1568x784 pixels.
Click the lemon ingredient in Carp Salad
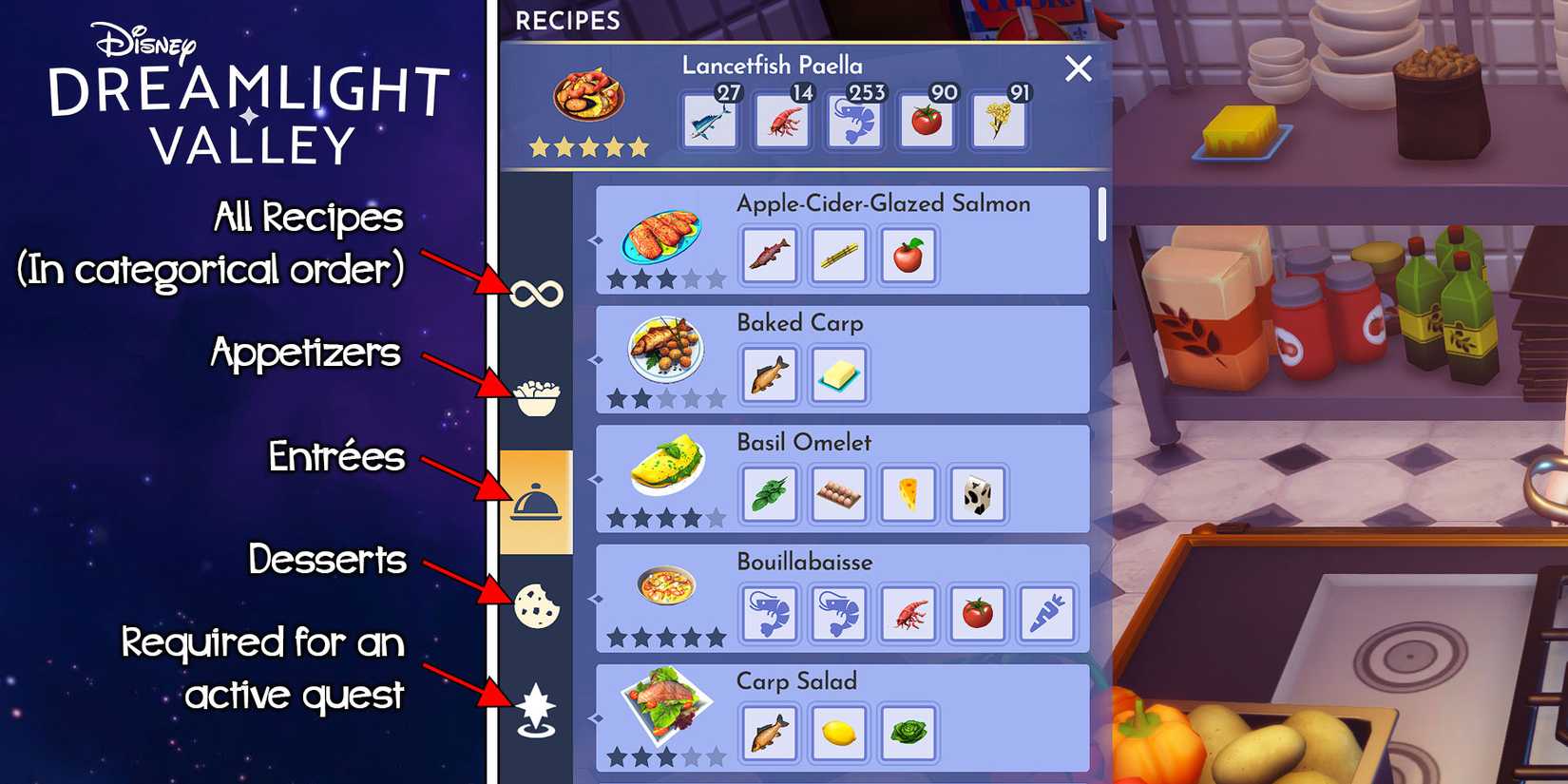(x=838, y=734)
